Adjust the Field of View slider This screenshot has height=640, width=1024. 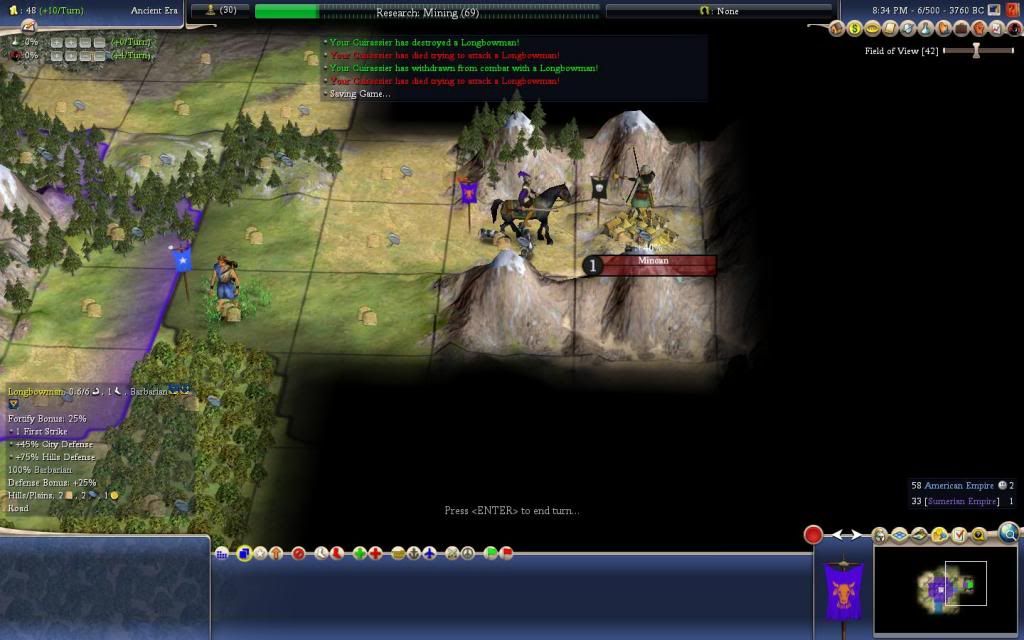coord(975,51)
